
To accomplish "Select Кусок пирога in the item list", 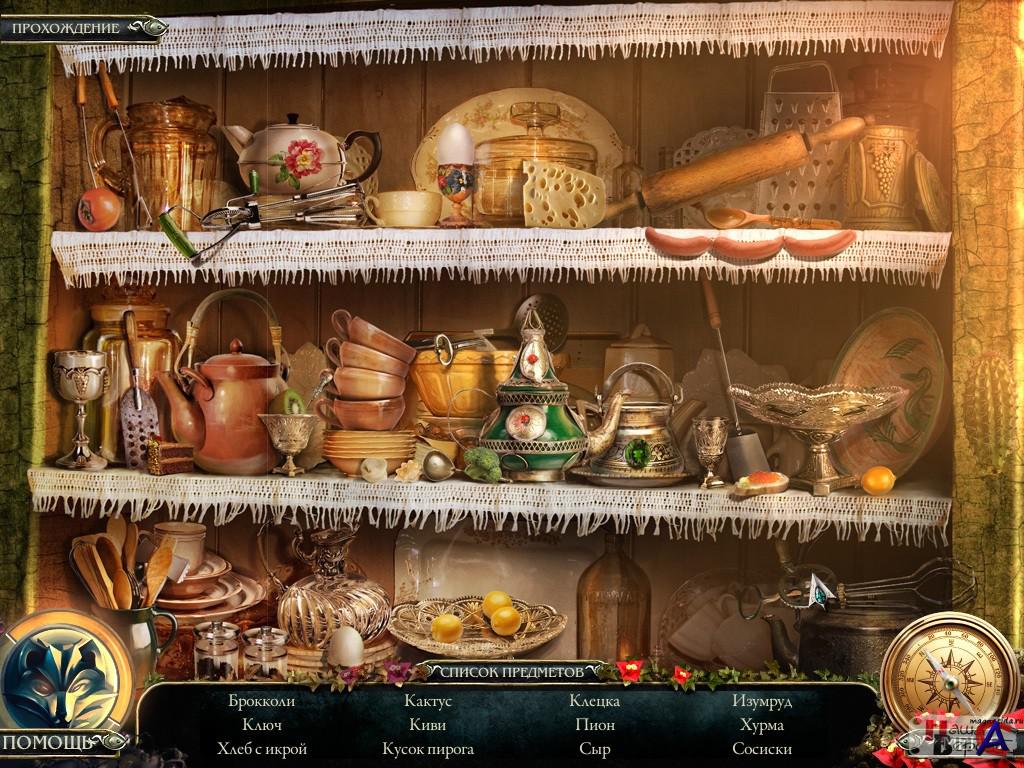I will 428,749.
